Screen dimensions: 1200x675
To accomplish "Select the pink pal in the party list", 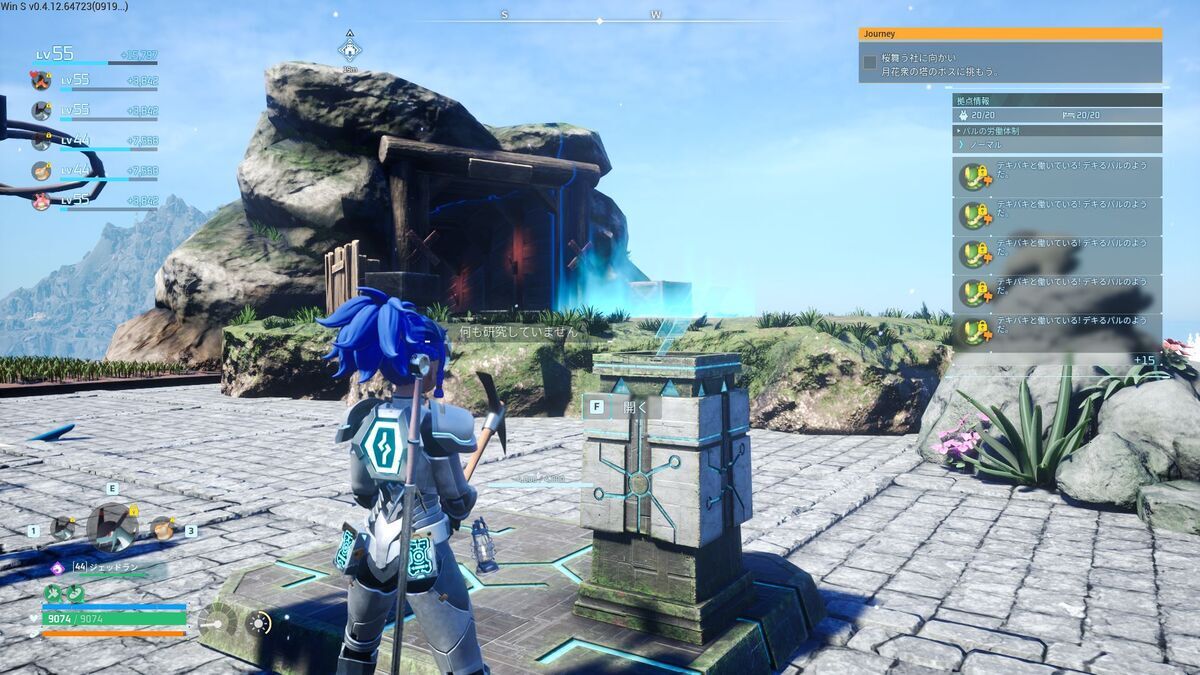I will pos(41,201).
